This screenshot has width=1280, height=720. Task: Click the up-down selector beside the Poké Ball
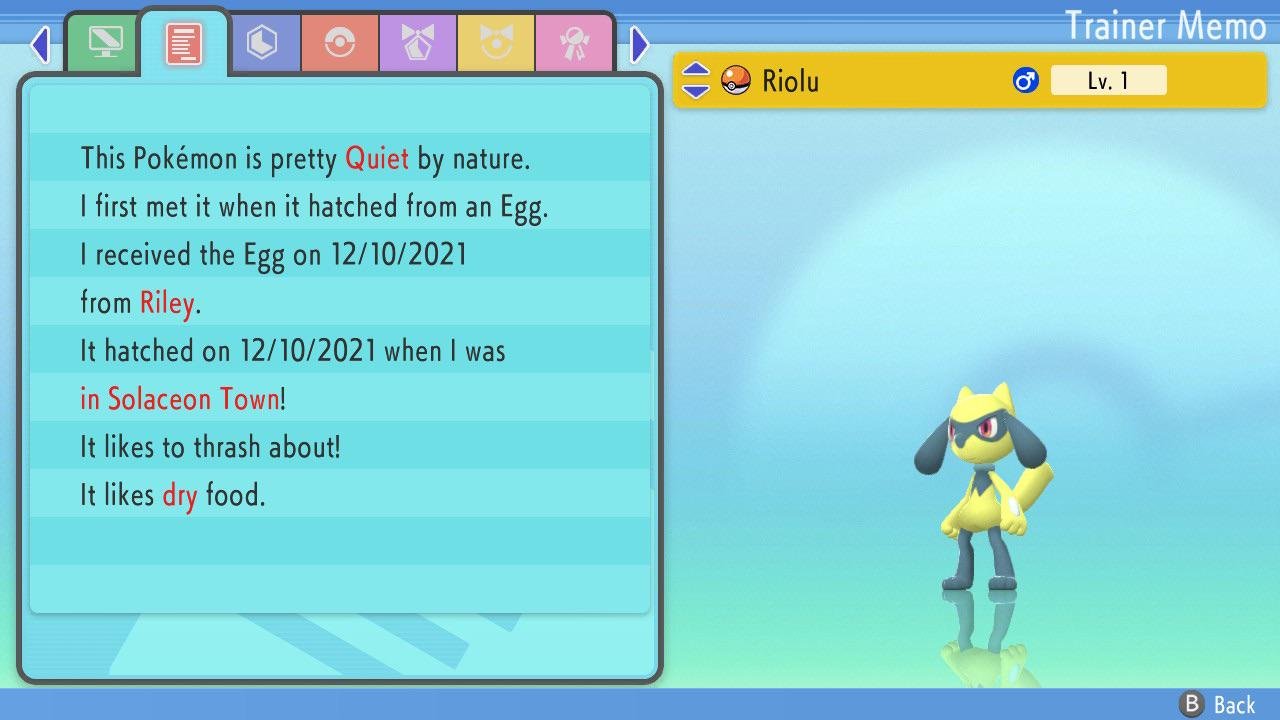click(x=694, y=80)
